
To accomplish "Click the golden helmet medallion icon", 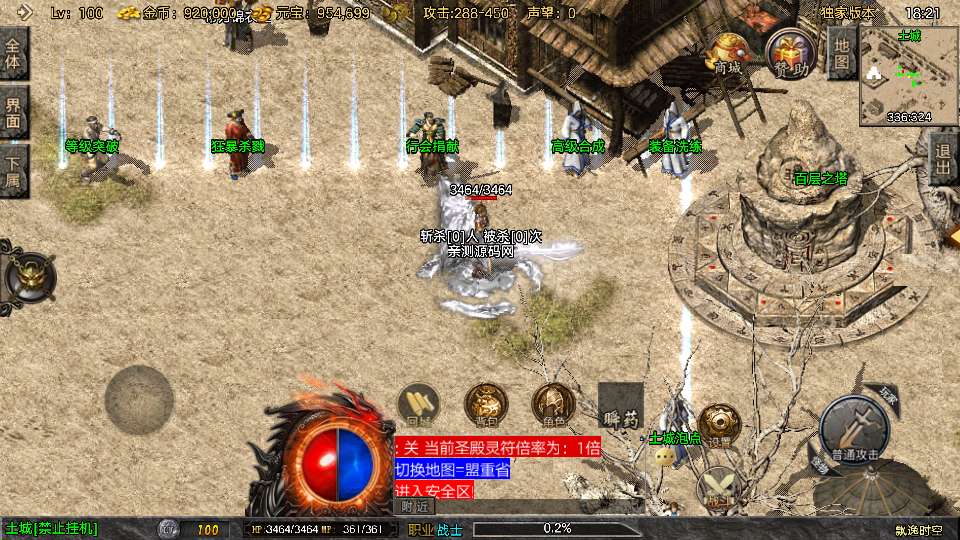I will [x=26, y=276].
